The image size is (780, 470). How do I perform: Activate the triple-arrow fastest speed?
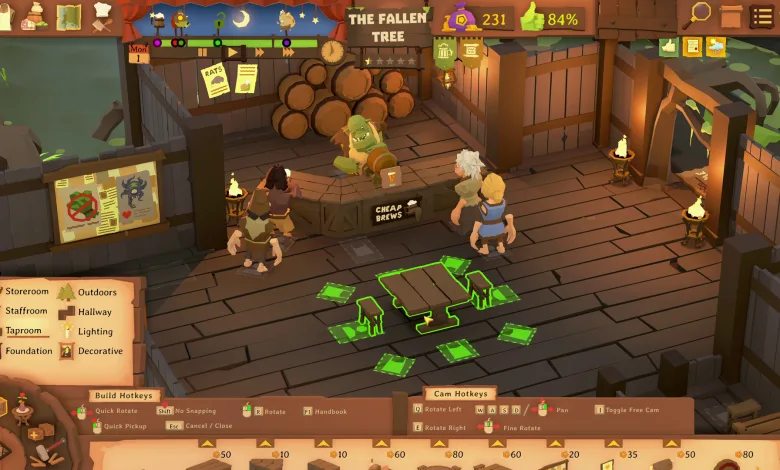pyautogui.click(x=288, y=52)
